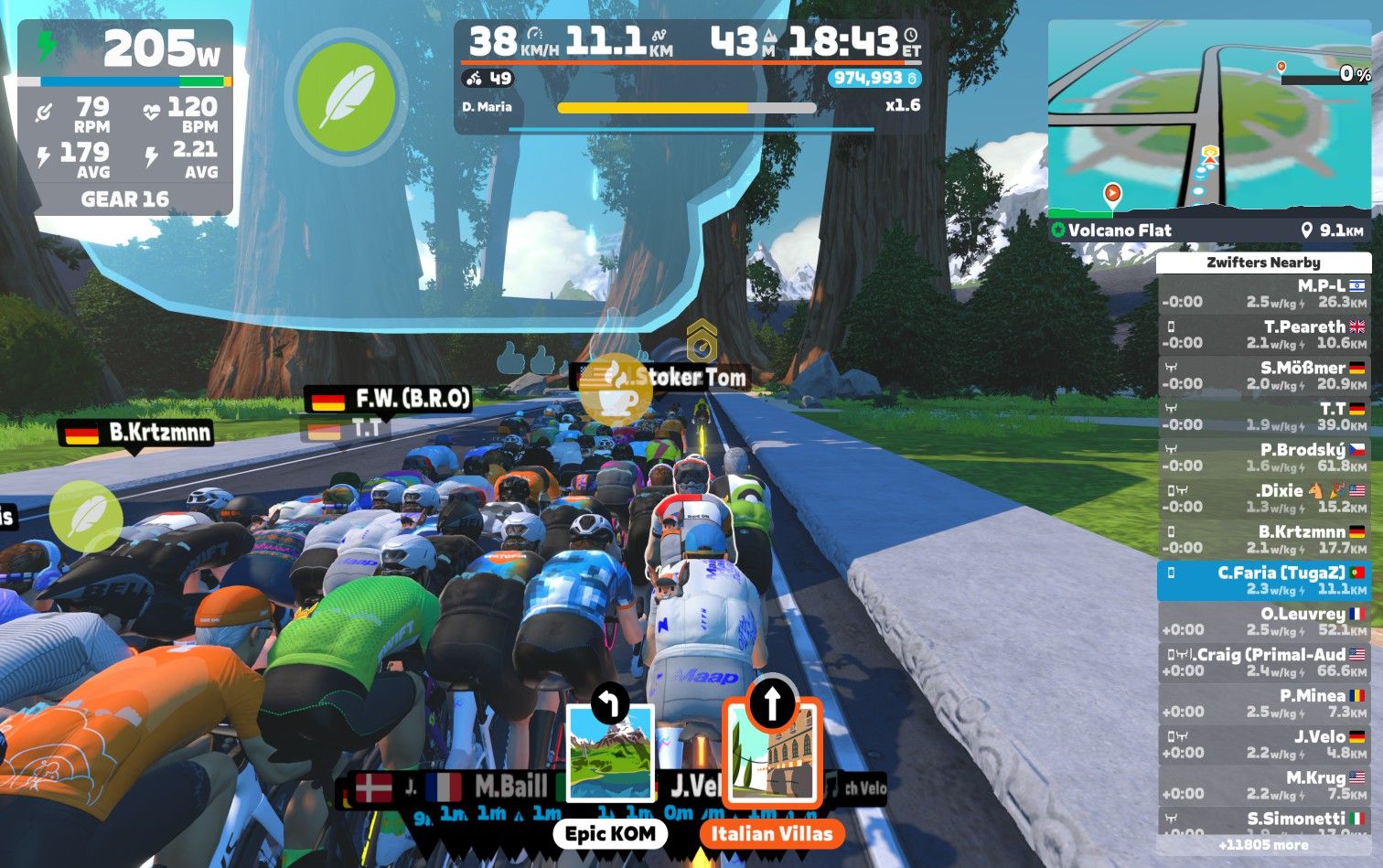This screenshot has height=868, width=1383.
Task: Select M.Krug rider row
Action: pos(1263,786)
